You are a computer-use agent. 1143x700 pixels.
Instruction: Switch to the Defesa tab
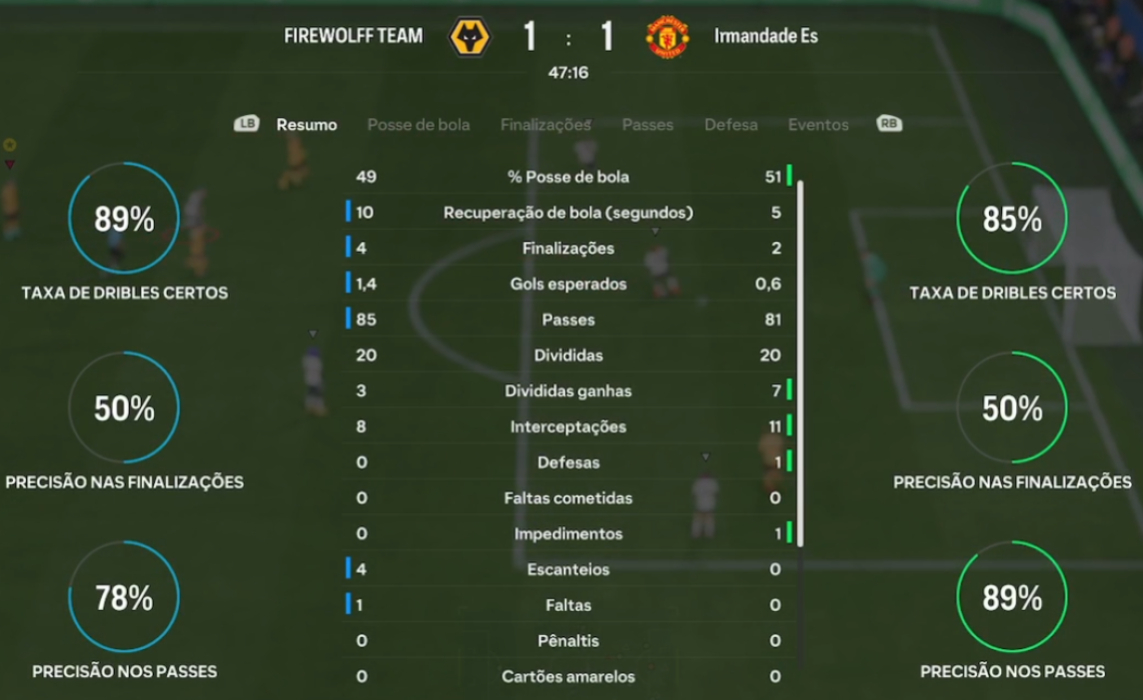click(730, 125)
